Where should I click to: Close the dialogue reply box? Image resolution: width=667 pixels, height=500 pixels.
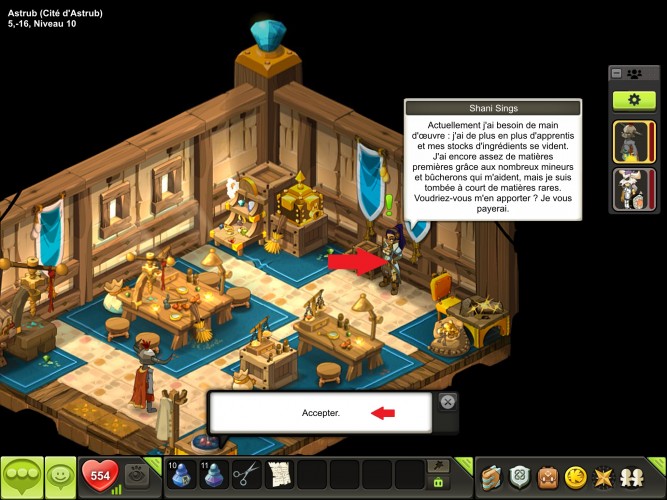tap(448, 402)
